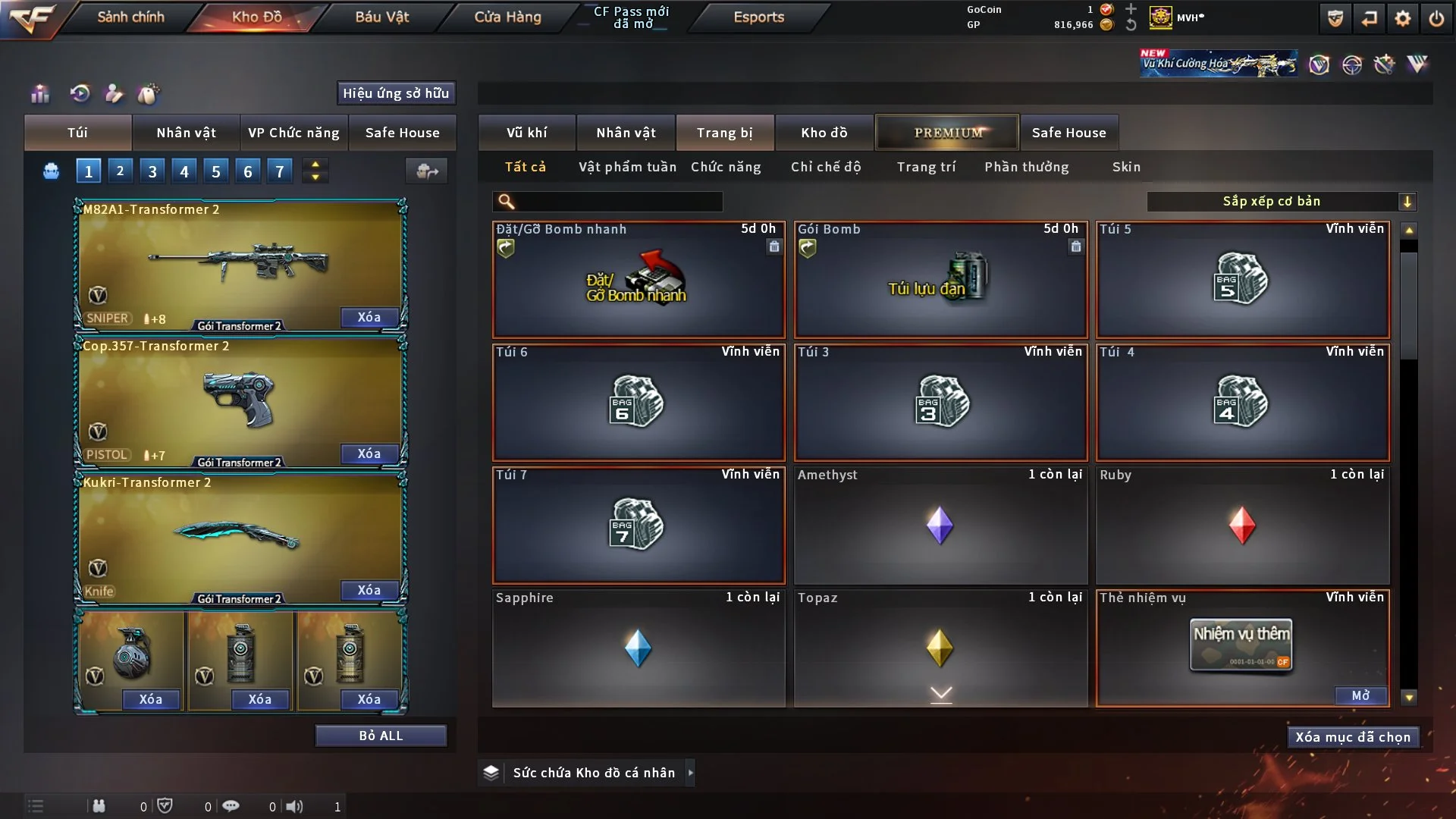
Task: Click the inventory search field
Action: [x=618, y=201]
